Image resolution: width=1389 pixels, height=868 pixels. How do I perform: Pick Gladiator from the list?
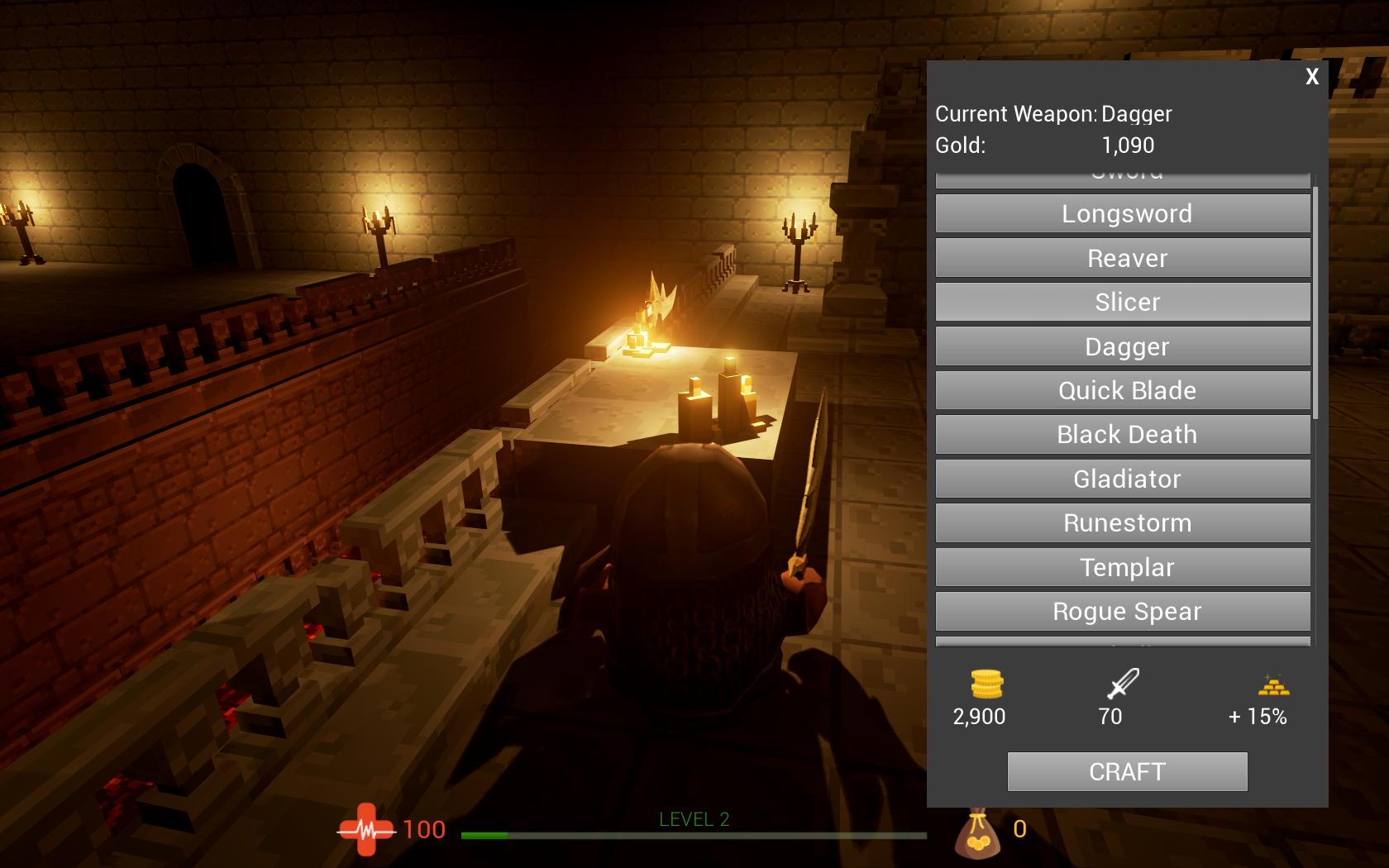[x=1123, y=479]
